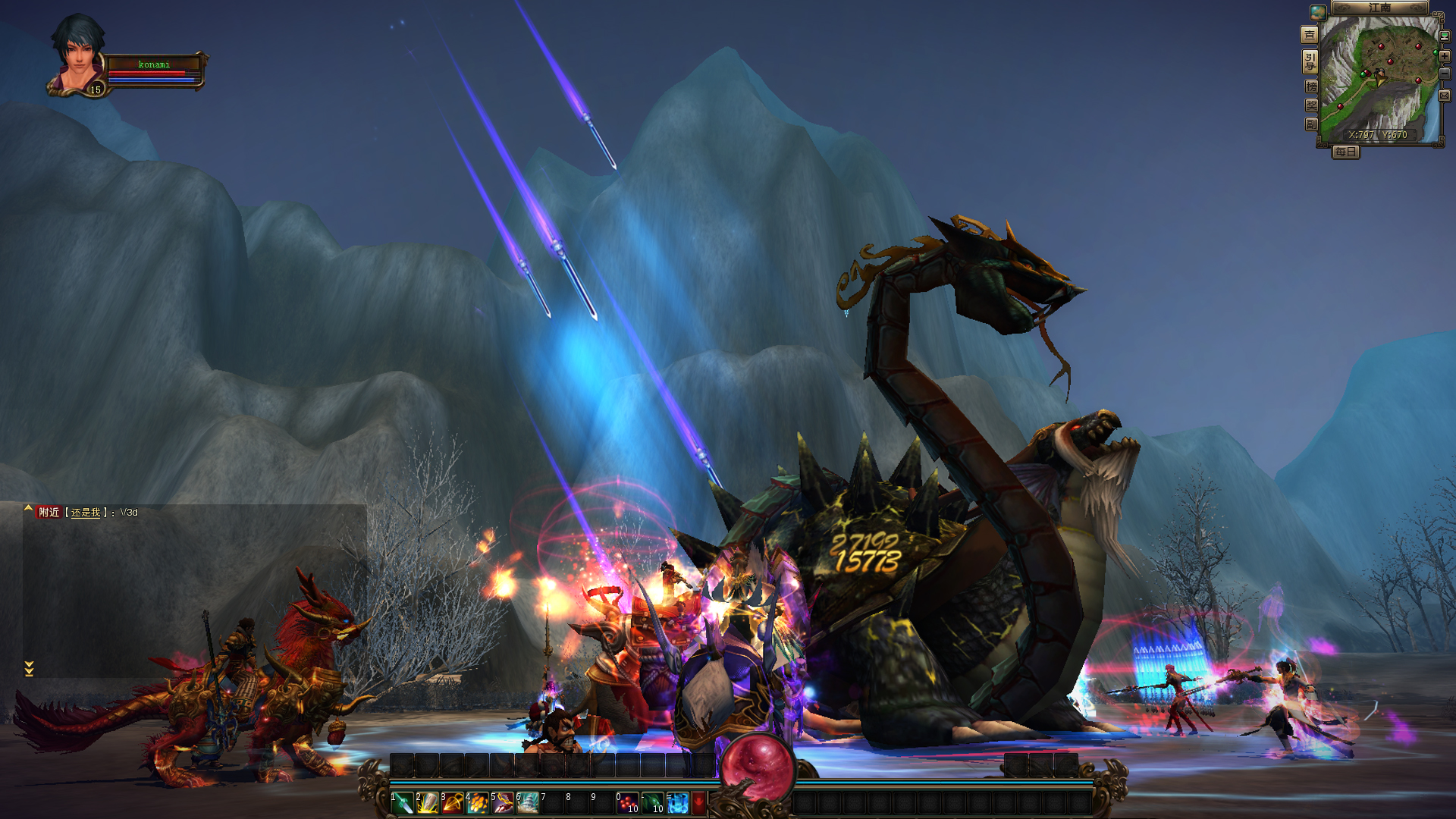1456x819 pixels.
Task: Click the red down-arrow hotbar toggle
Action: [x=699, y=802]
